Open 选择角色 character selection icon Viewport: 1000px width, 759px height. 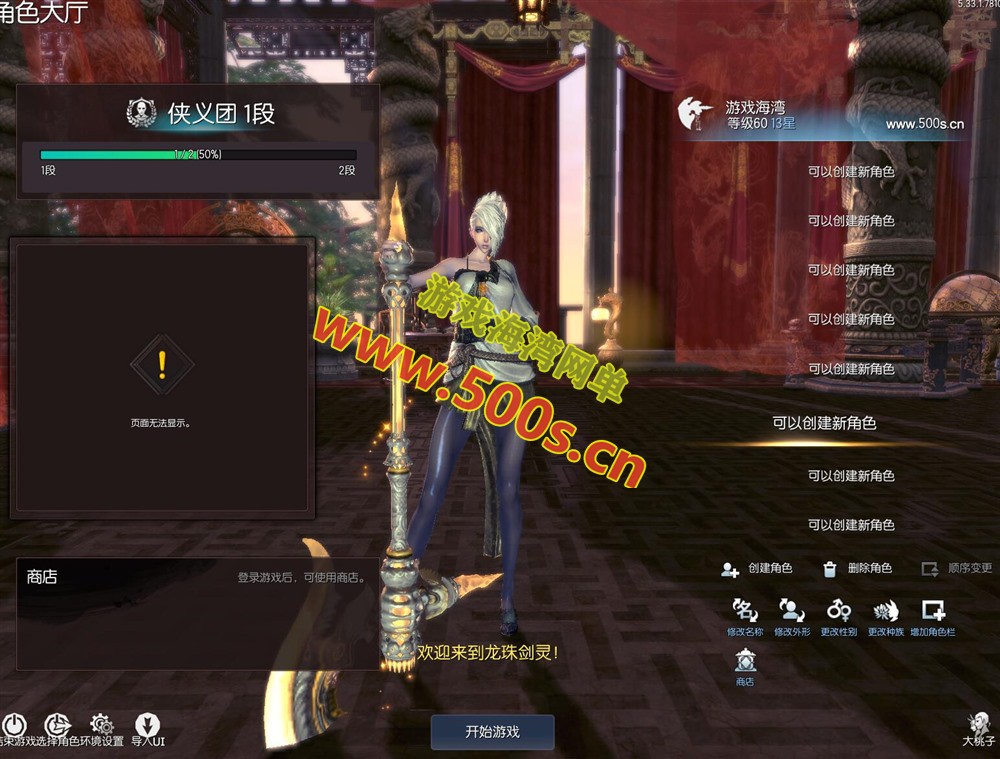click(x=58, y=725)
